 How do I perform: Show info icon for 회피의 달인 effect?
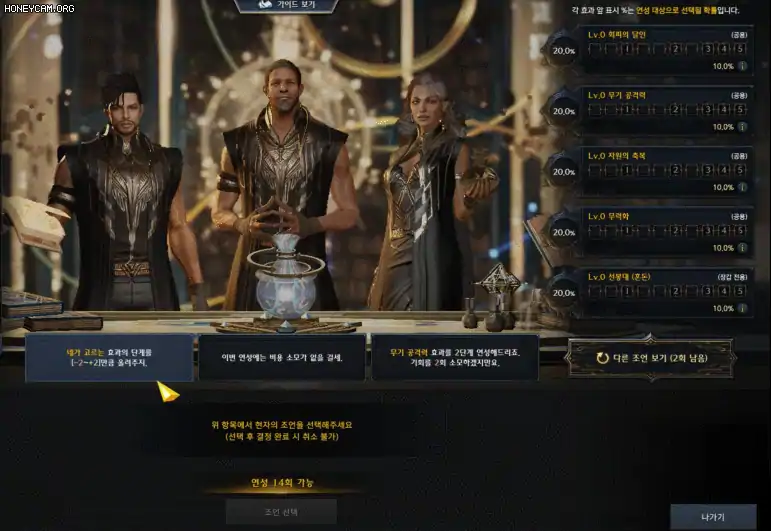[743, 67]
